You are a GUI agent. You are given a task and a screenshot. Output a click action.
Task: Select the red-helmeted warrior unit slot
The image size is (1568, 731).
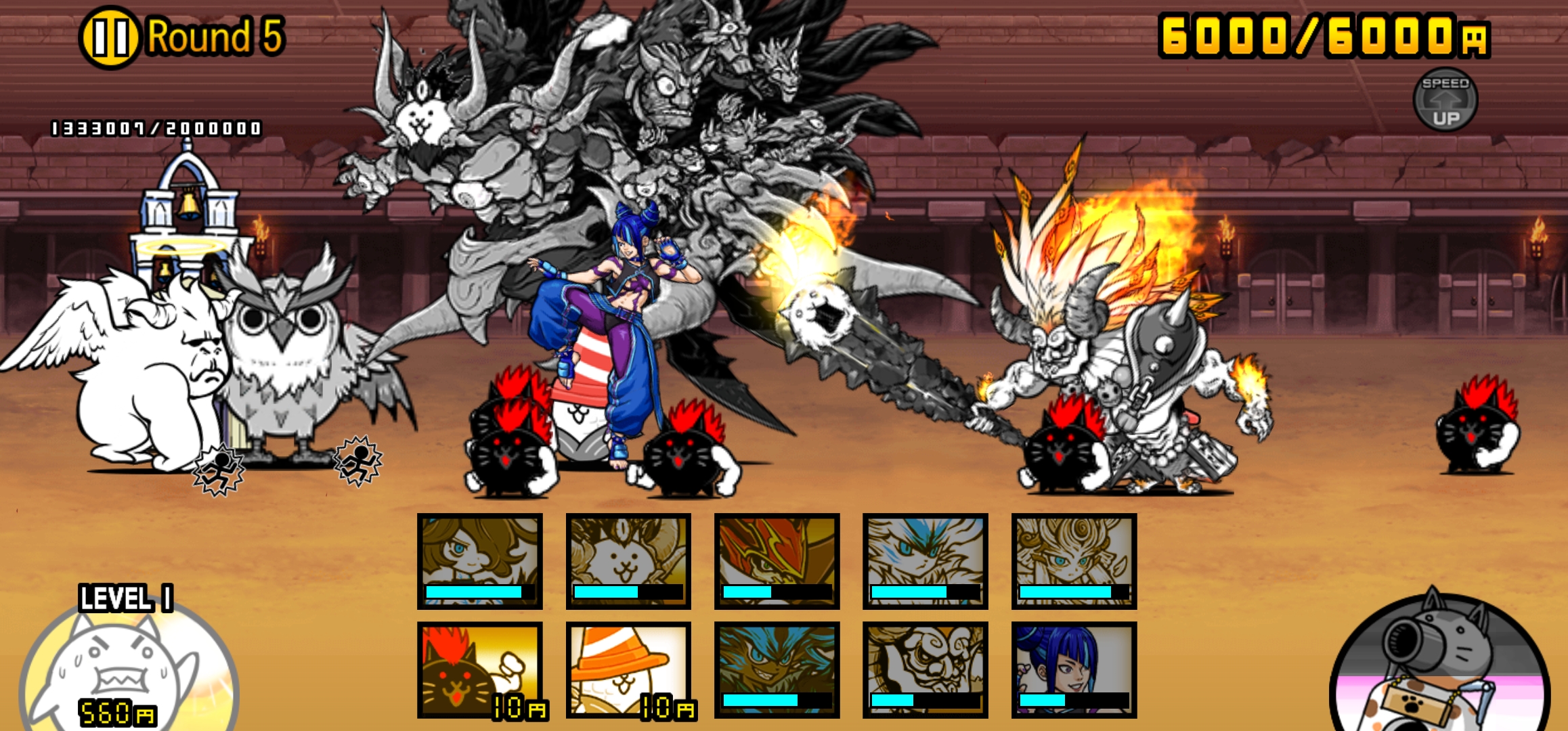tap(777, 561)
